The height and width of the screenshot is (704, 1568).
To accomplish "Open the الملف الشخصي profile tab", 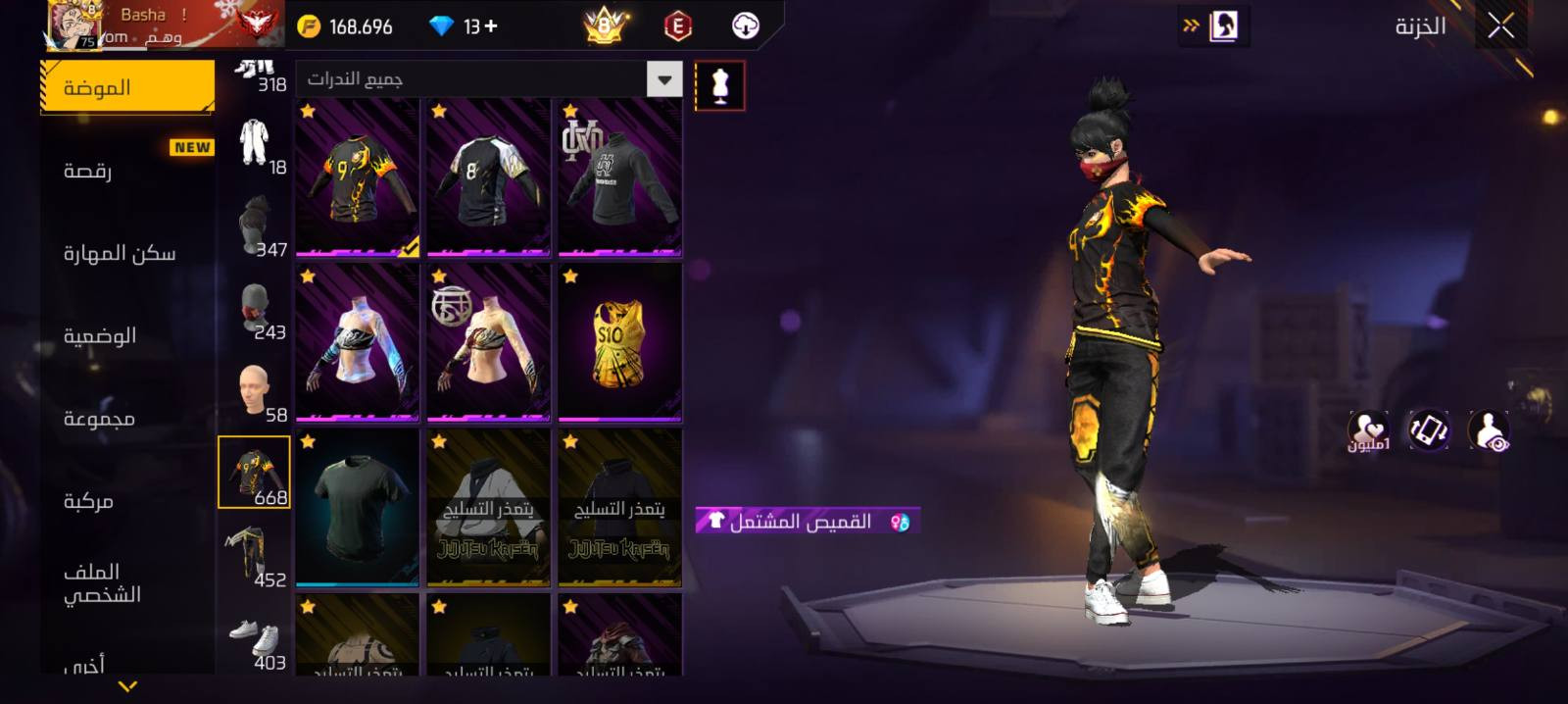I will [126, 582].
